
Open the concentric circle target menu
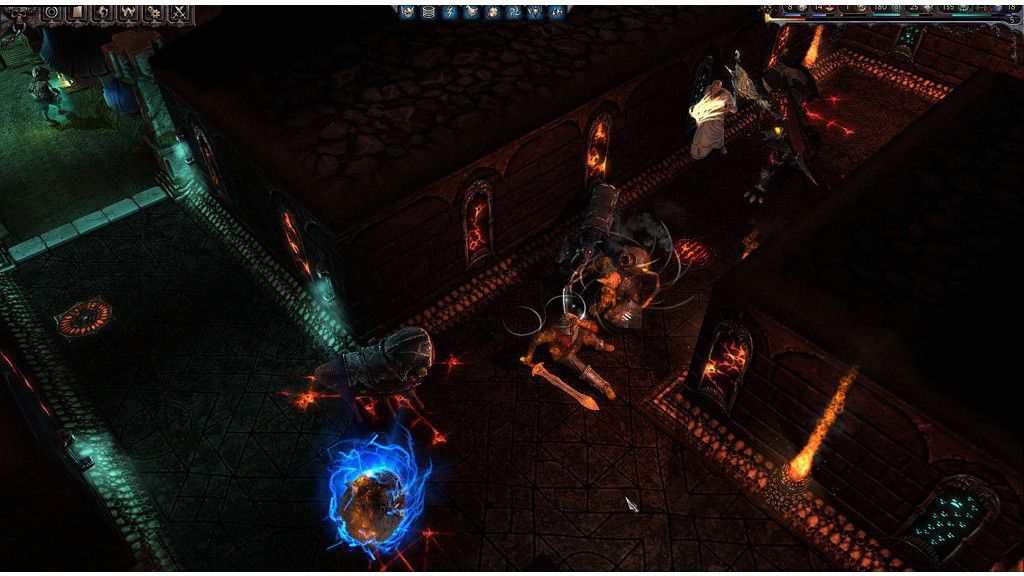point(51,13)
